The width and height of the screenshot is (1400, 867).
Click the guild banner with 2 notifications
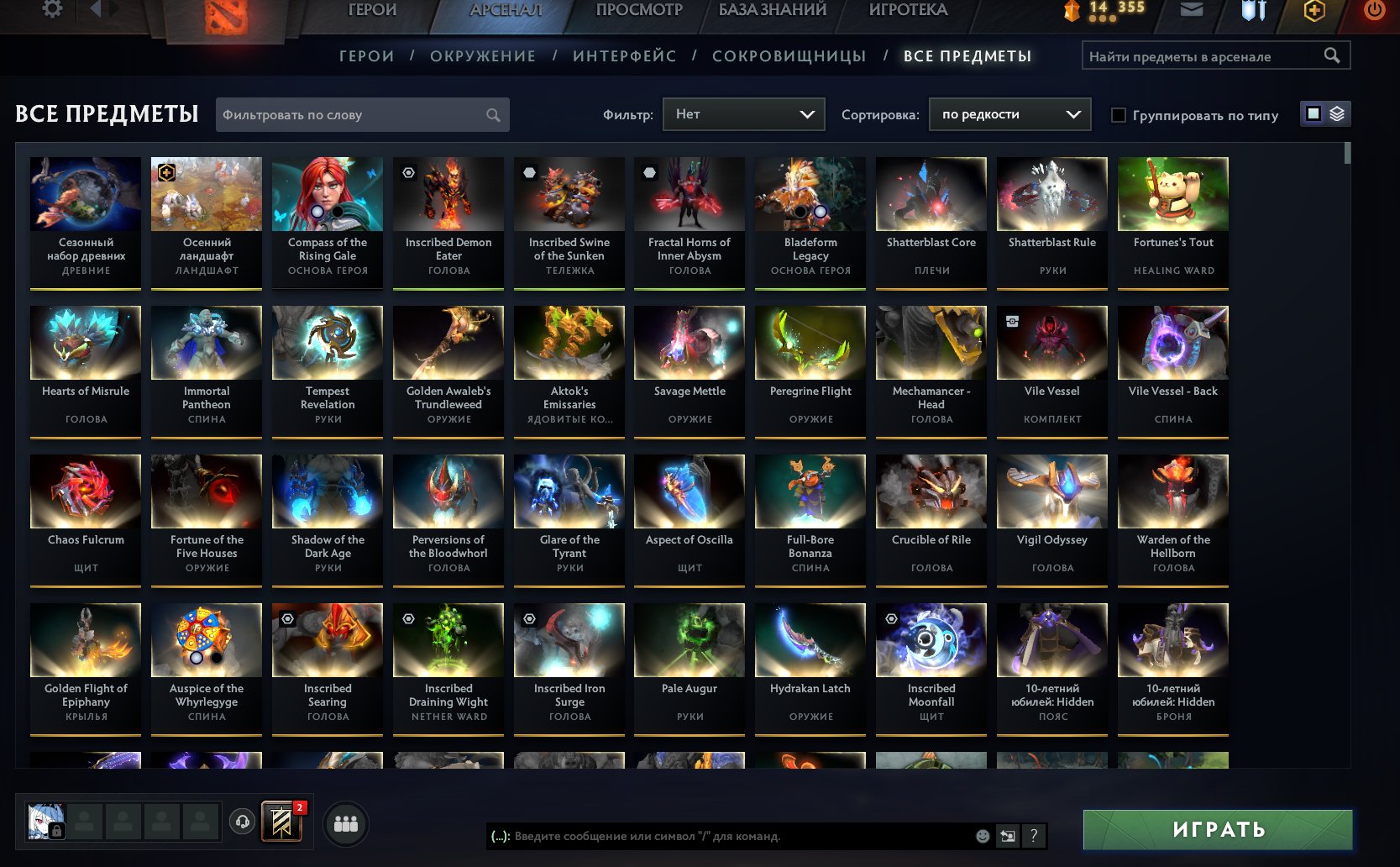(281, 822)
